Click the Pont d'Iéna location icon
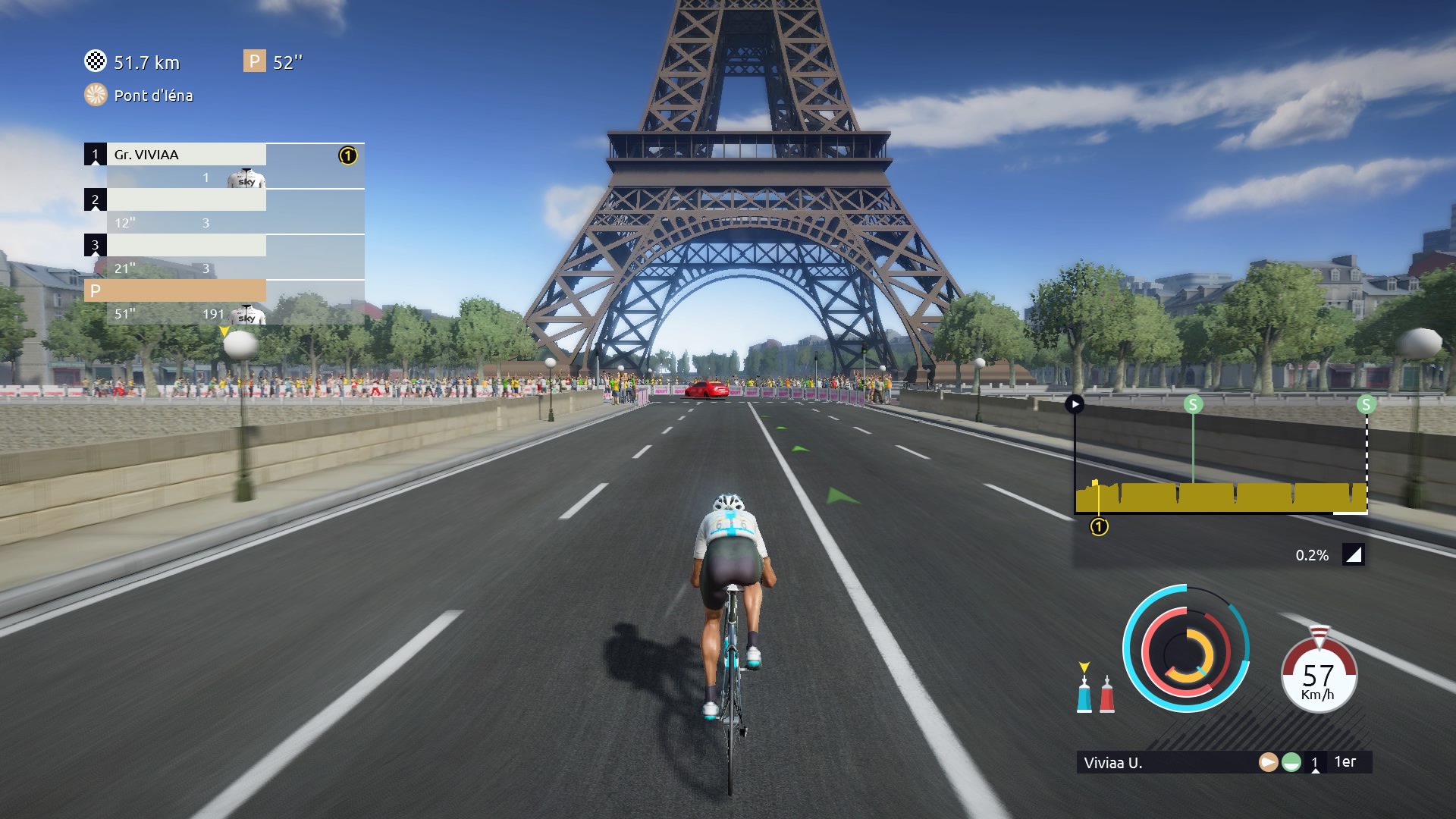 click(96, 95)
